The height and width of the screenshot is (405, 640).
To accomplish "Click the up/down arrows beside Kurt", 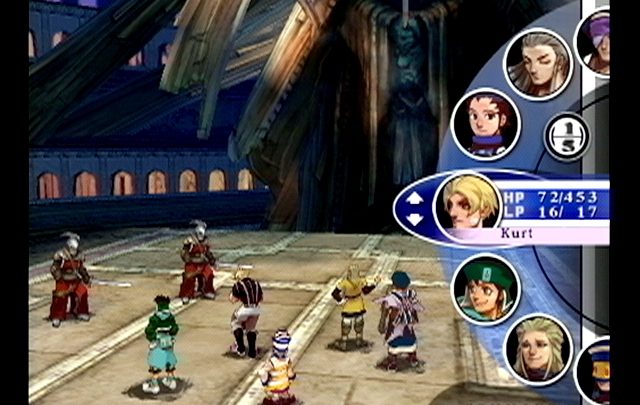I will tap(414, 206).
